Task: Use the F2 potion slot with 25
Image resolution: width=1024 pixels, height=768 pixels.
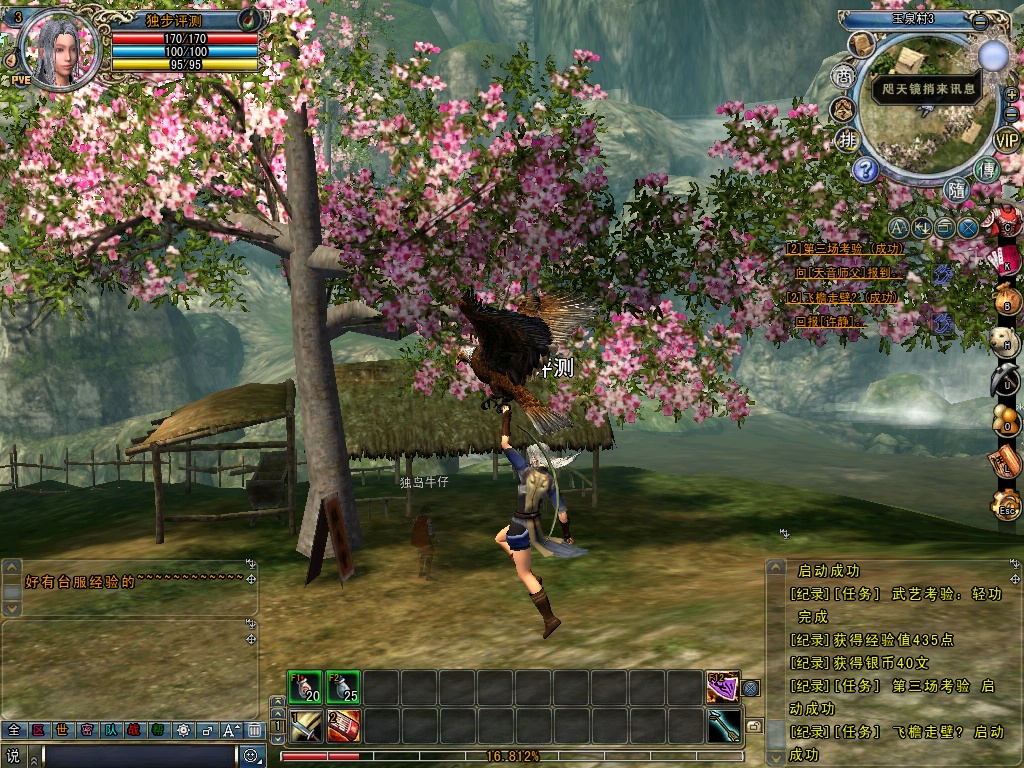Action: [x=343, y=688]
